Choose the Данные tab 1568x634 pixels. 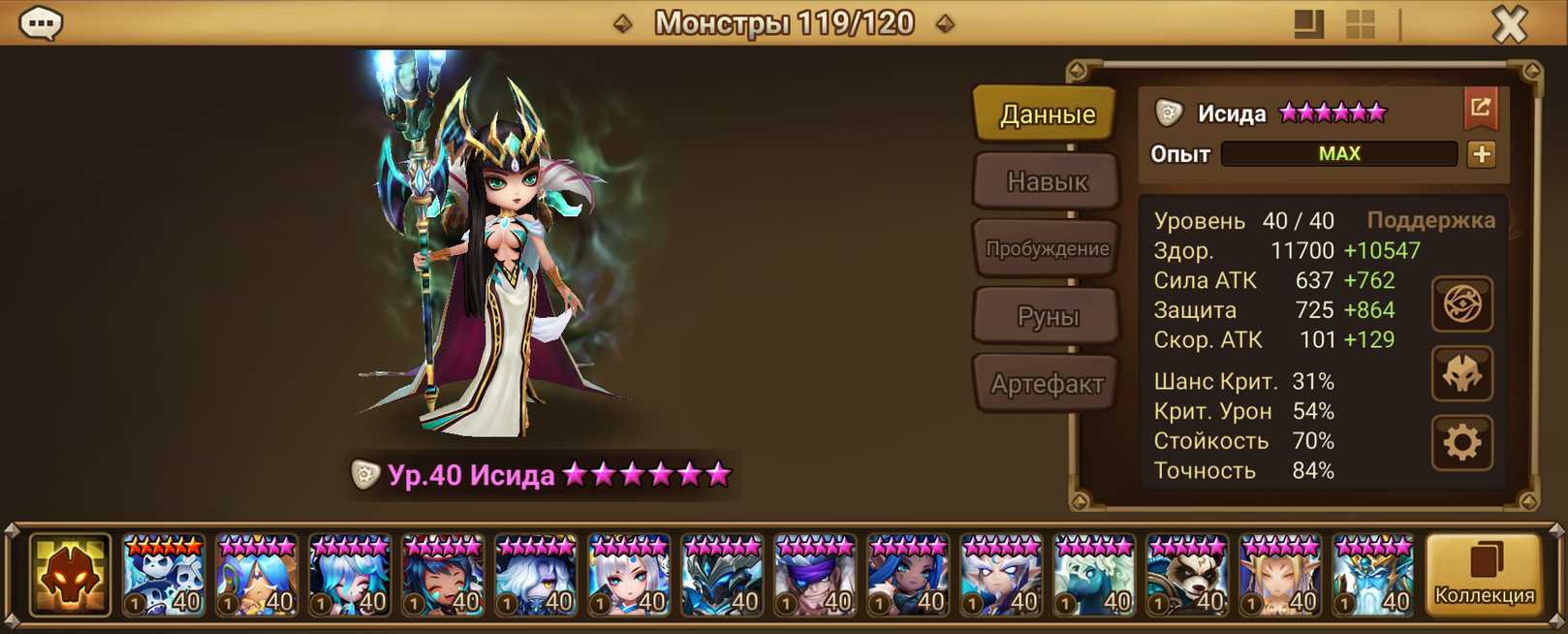click(1047, 114)
